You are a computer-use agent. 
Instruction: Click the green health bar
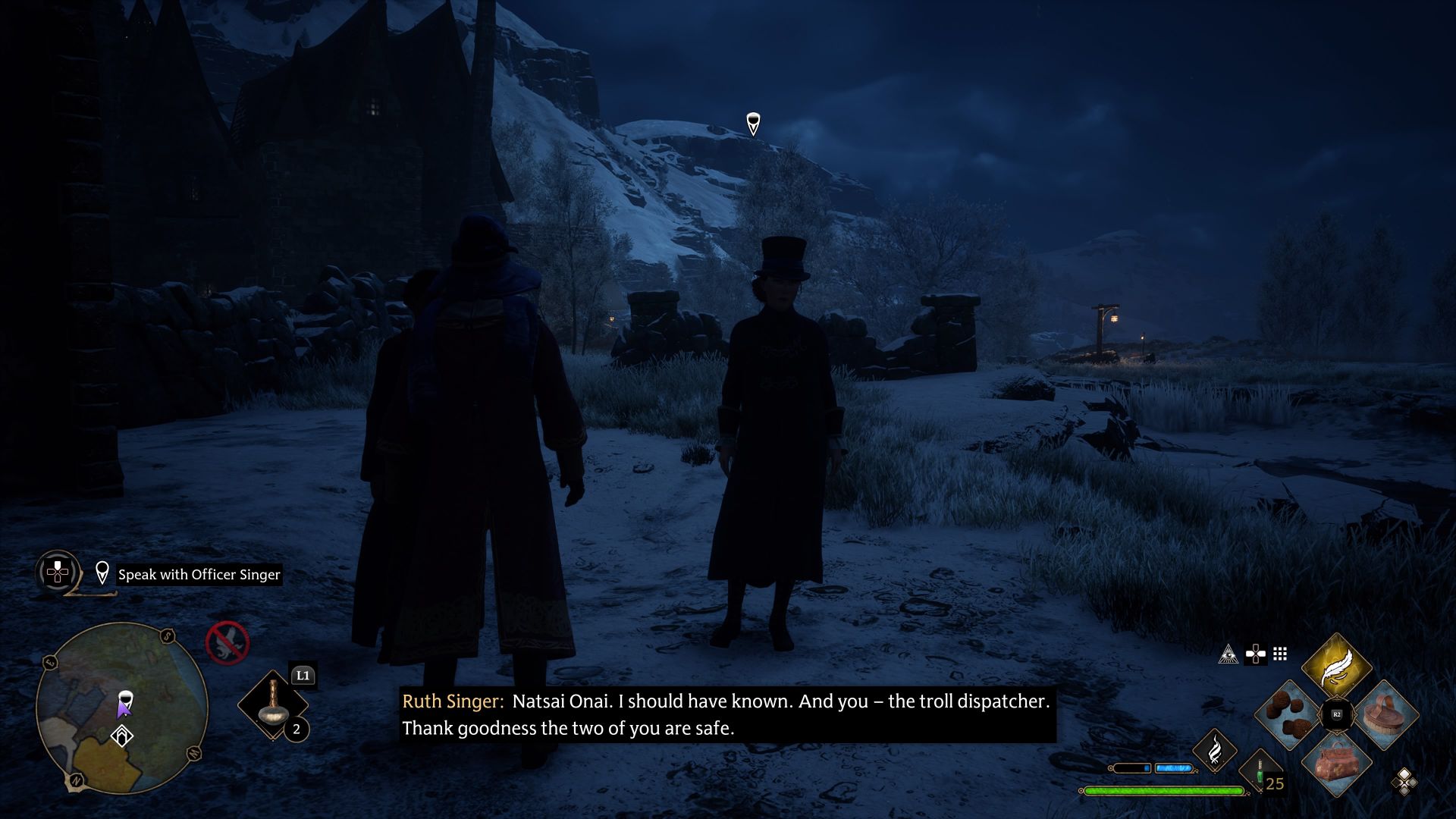click(x=1164, y=792)
